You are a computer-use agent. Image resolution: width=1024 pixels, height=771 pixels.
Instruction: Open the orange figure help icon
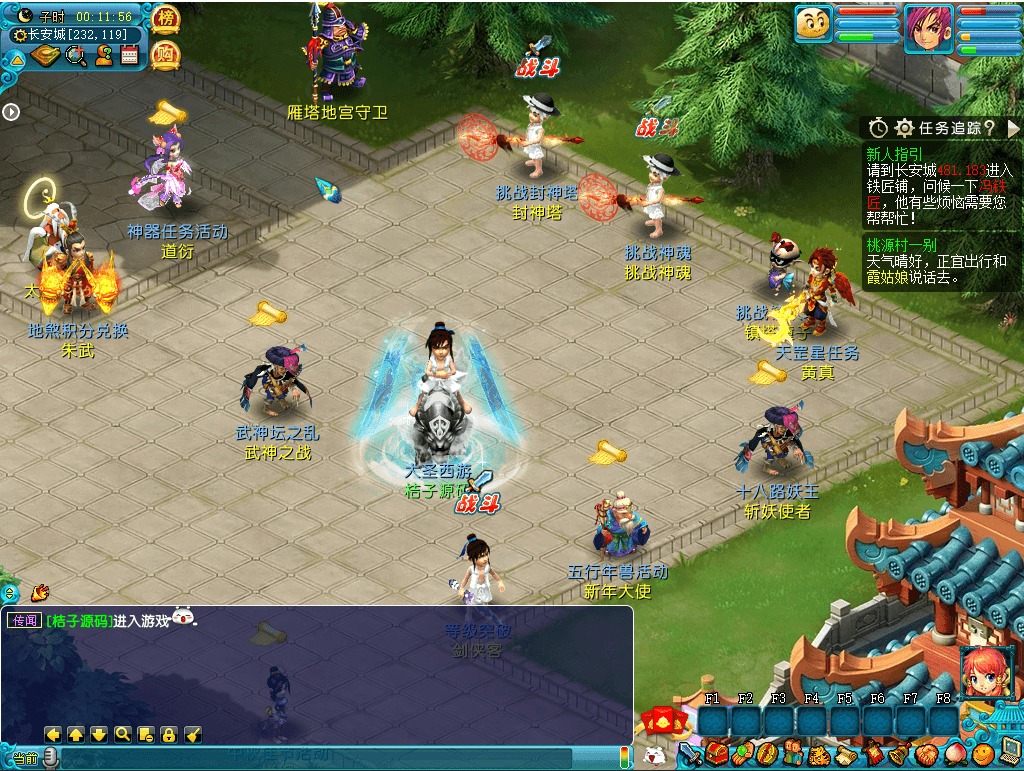[x=103, y=56]
